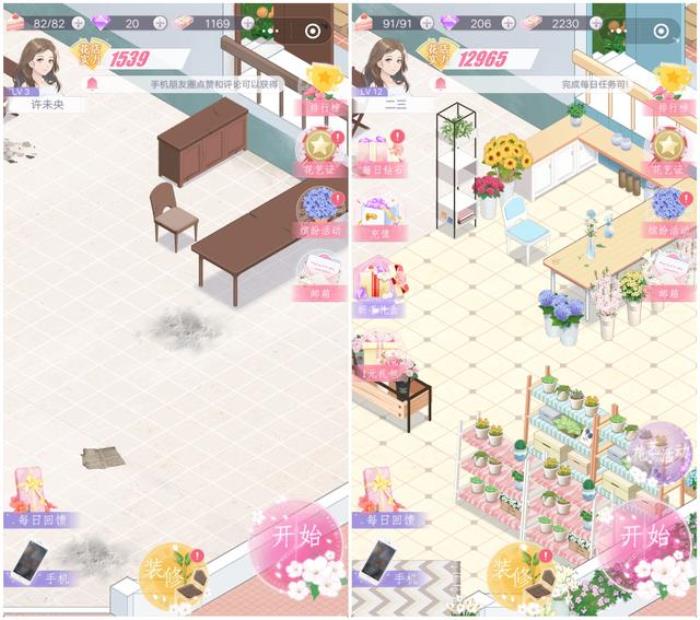Open the Lv.12 player avatar profile
Image resolution: width=700 pixels, height=620 pixels.
pyautogui.click(x=388, y=65)
